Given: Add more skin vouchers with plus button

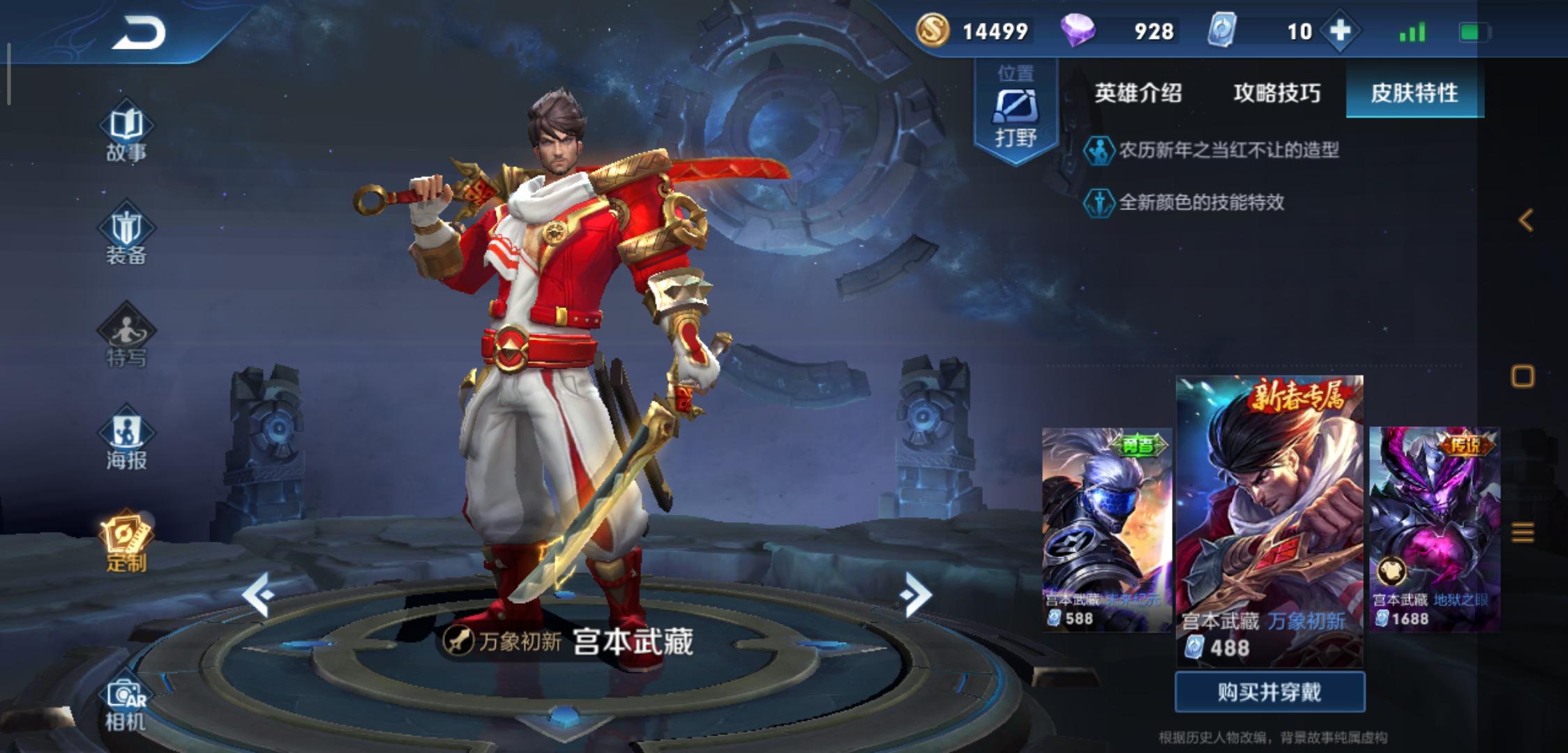Looking at the screenshot, I should tap(1340, 31).
